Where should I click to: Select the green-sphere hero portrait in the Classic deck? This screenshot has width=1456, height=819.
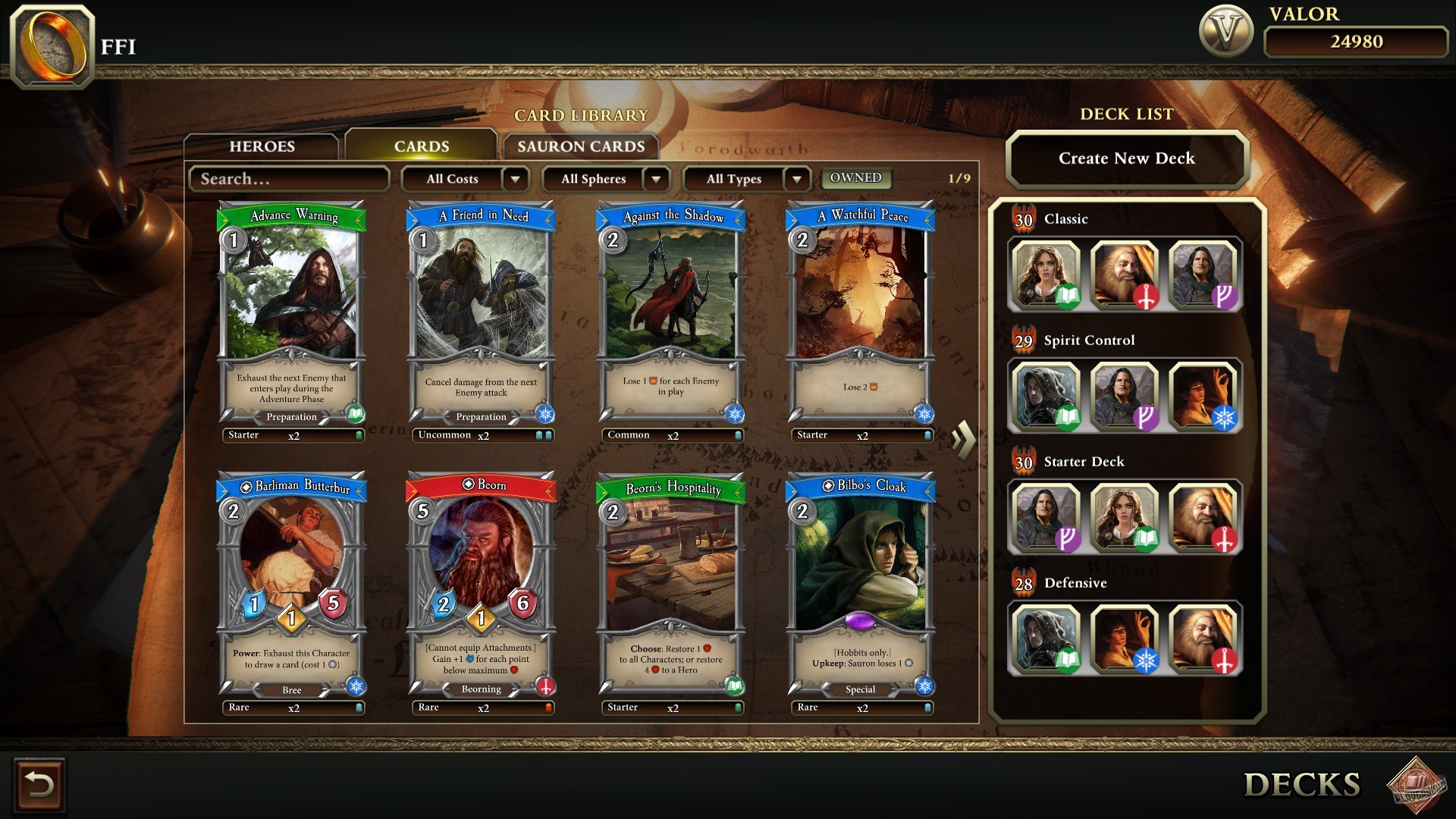tap(1046, 275)
